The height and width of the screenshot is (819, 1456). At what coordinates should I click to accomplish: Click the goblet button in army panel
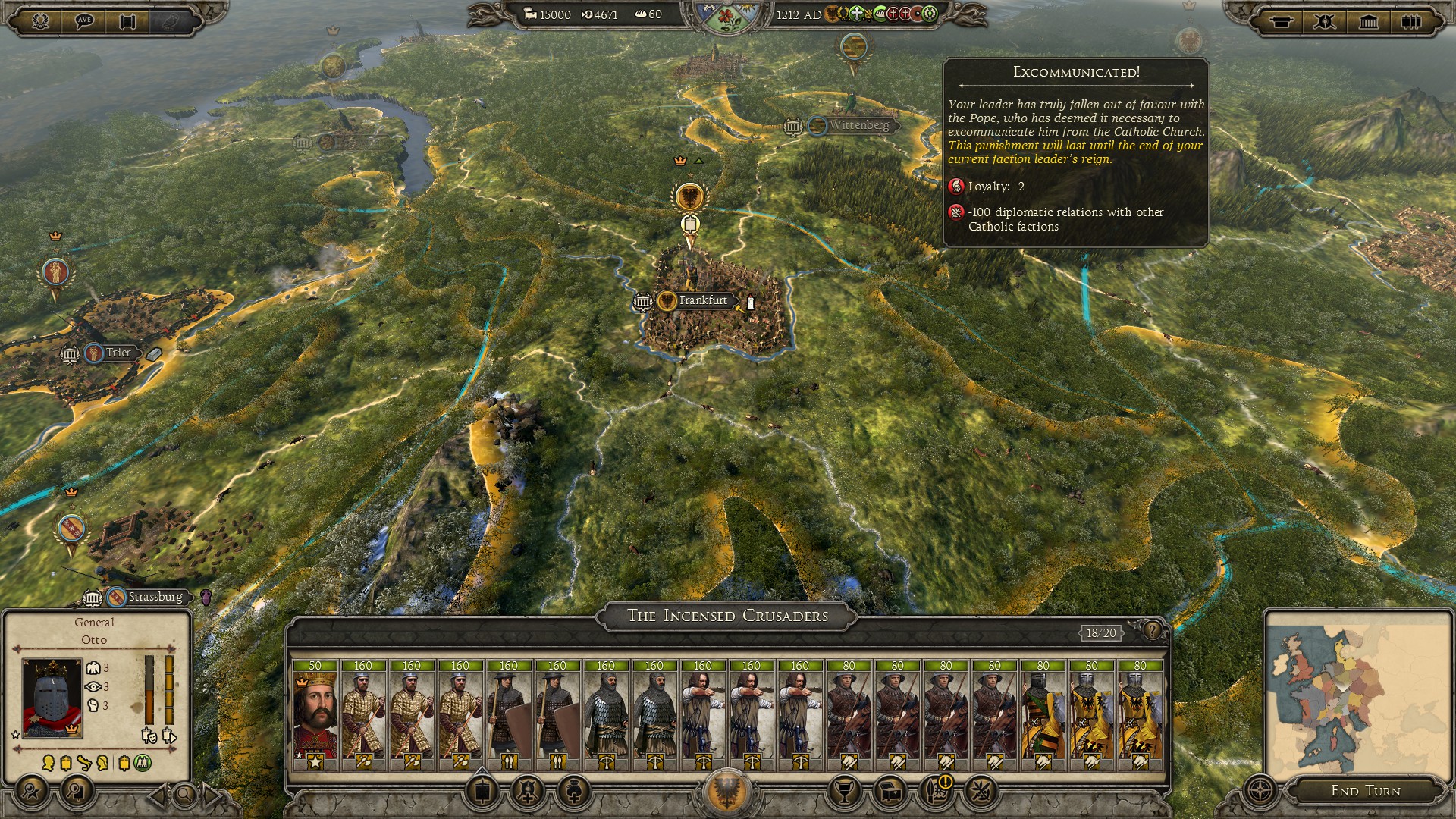coord(844,792)
